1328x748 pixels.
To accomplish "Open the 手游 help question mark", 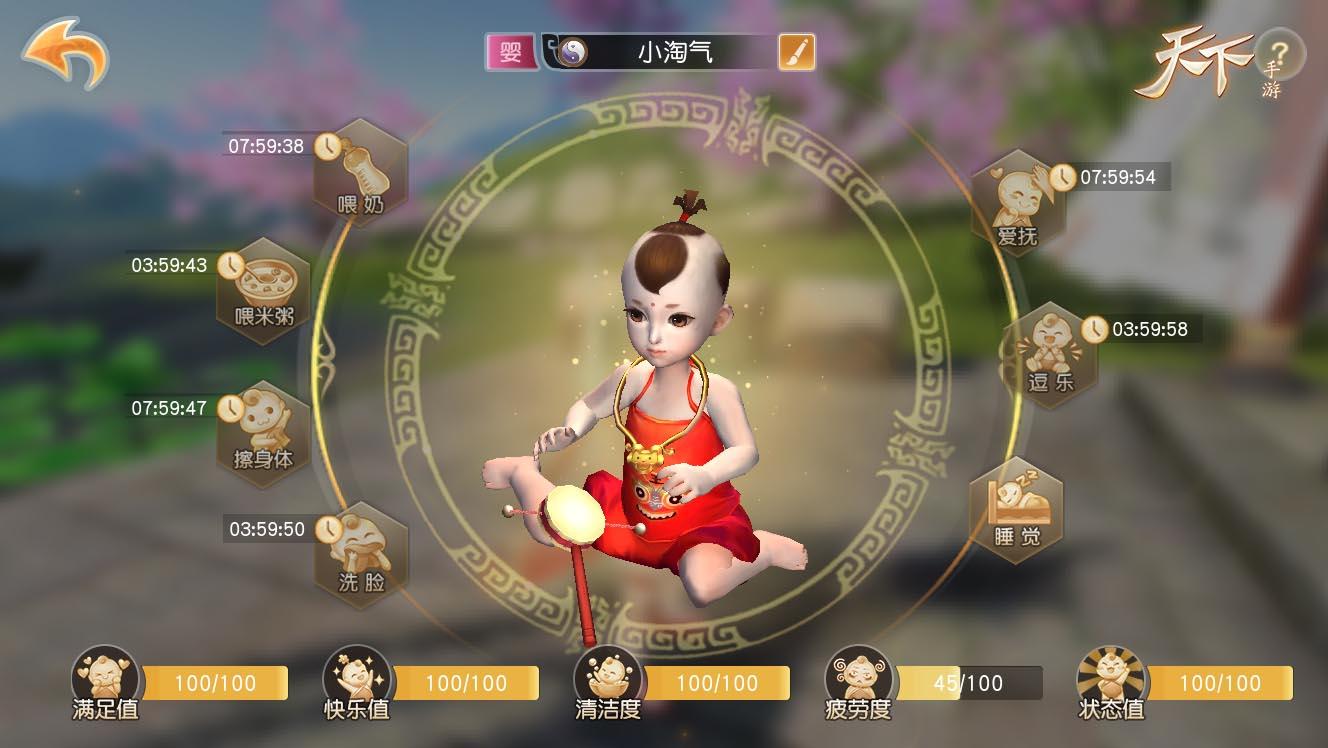I will click(x=1281, y=53).
